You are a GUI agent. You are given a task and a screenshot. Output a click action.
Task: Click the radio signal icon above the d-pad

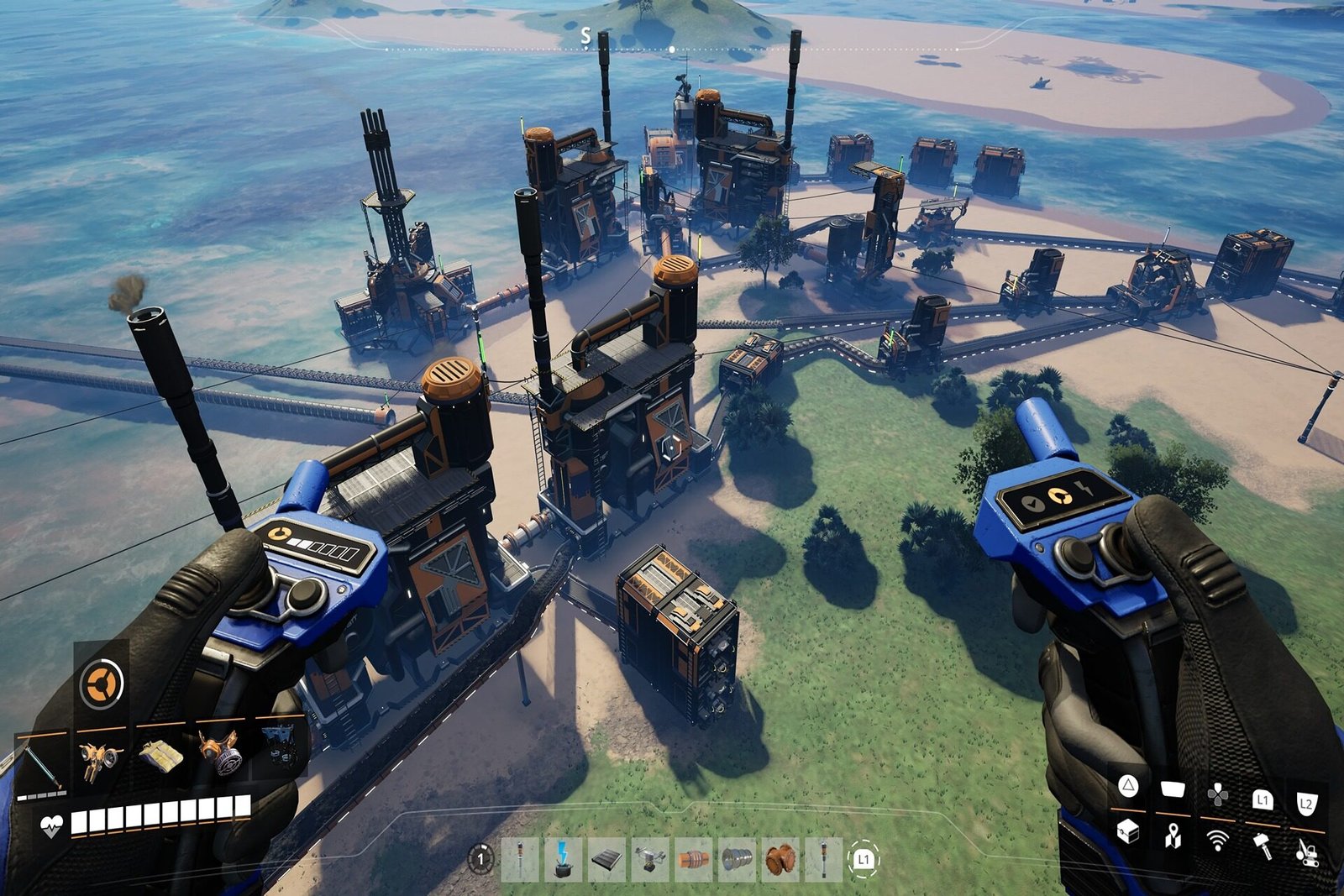1218,840
